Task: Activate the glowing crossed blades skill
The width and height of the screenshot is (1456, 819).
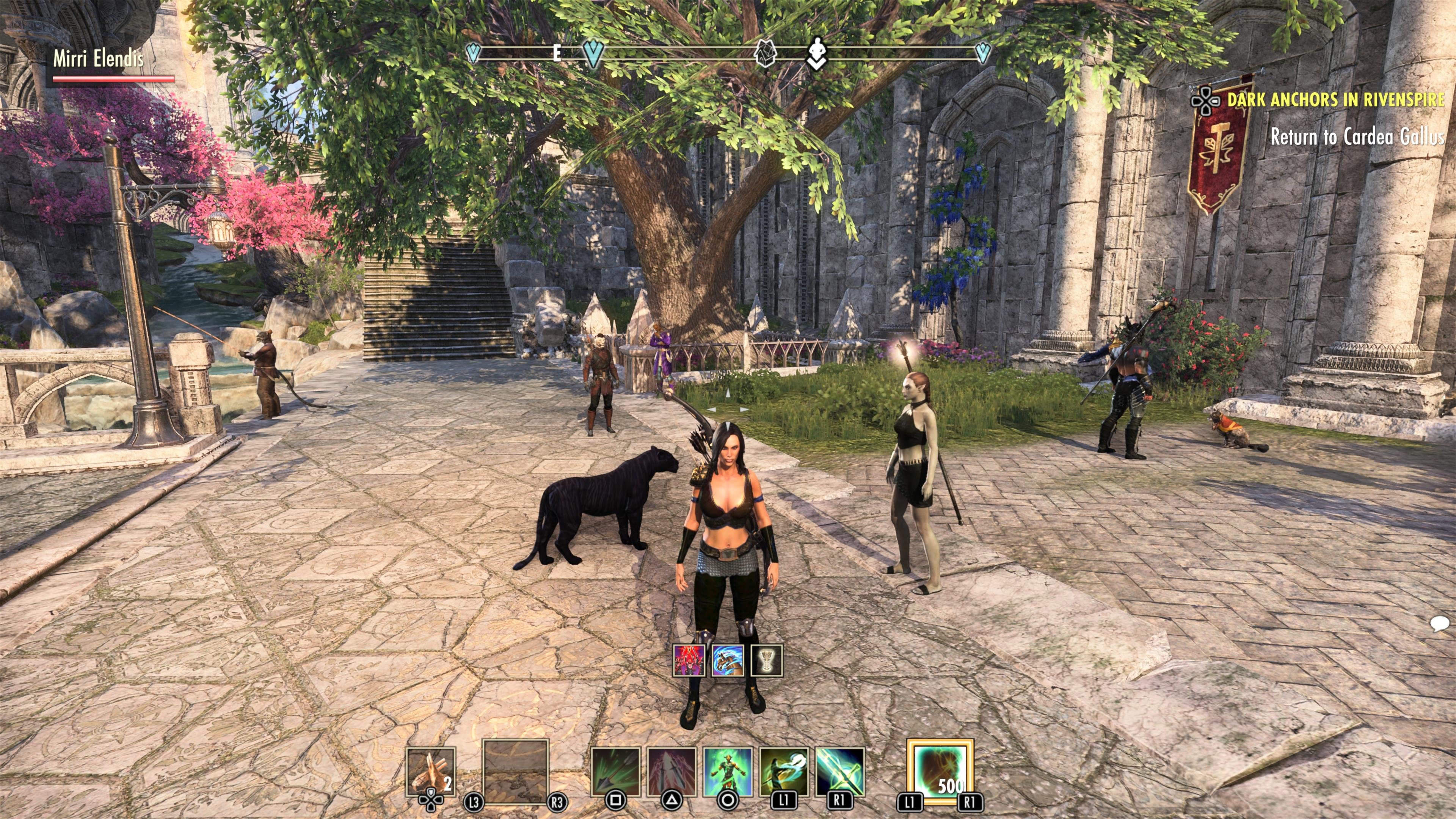Action: 840,771
